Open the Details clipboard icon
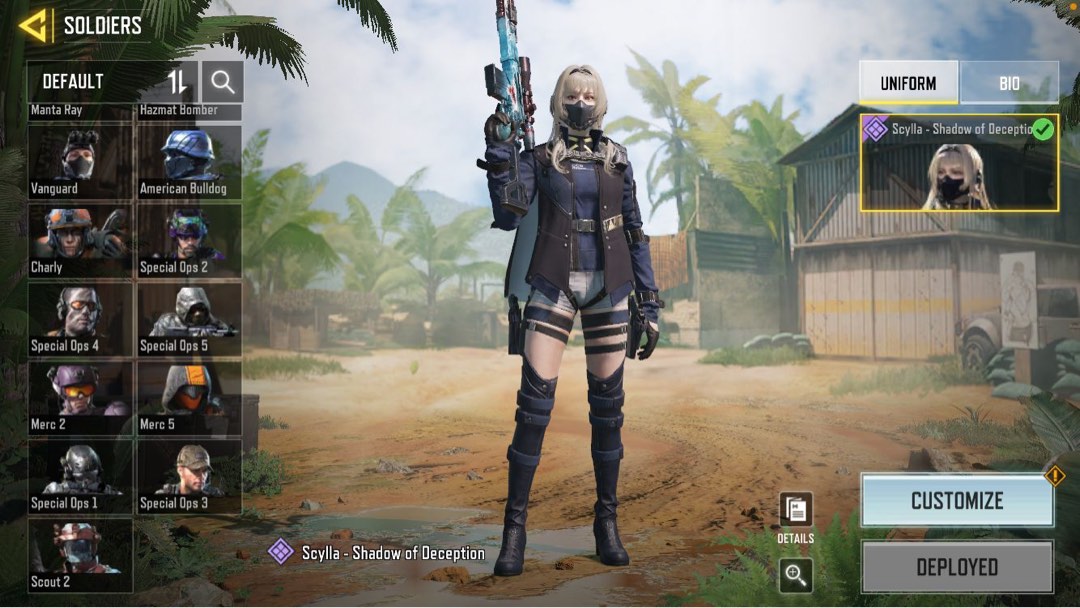1080x608 pixels. coord(796,510)
